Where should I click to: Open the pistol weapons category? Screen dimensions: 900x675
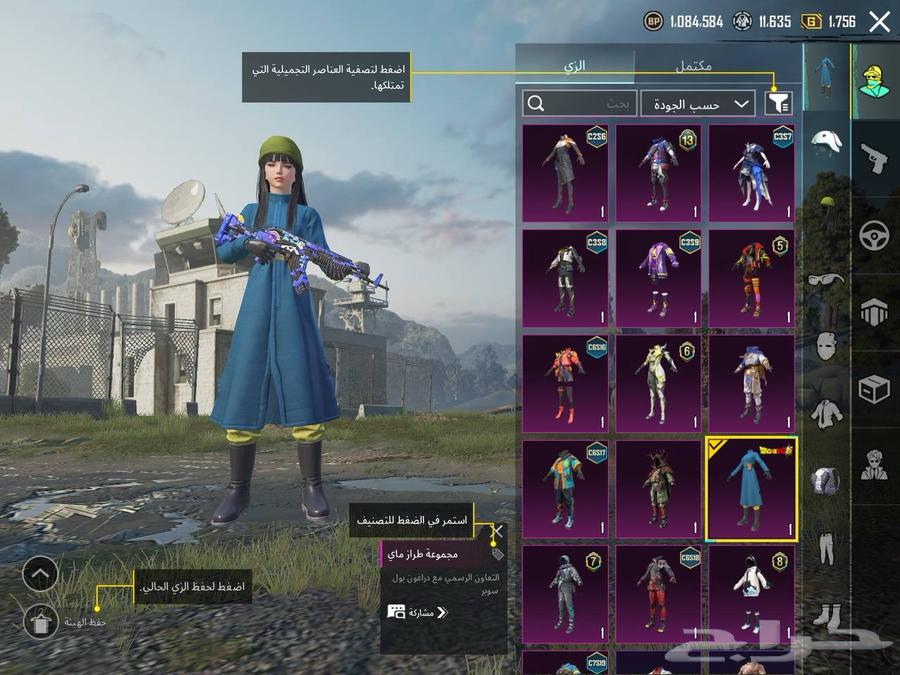[874, 155]
